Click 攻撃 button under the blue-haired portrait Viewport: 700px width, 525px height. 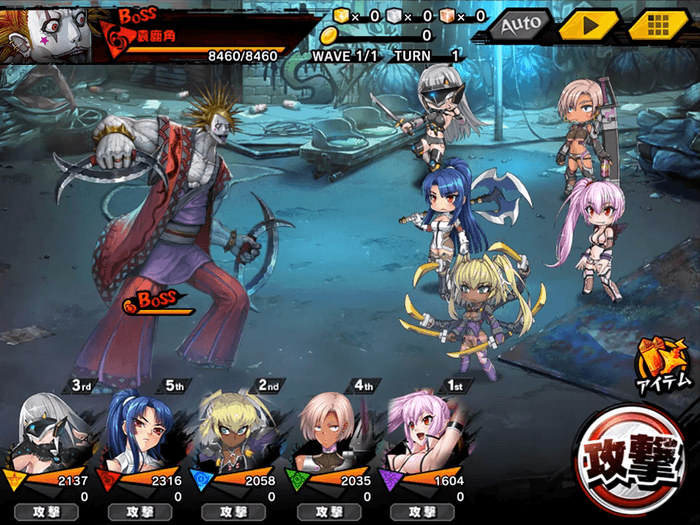coord(142,512)
